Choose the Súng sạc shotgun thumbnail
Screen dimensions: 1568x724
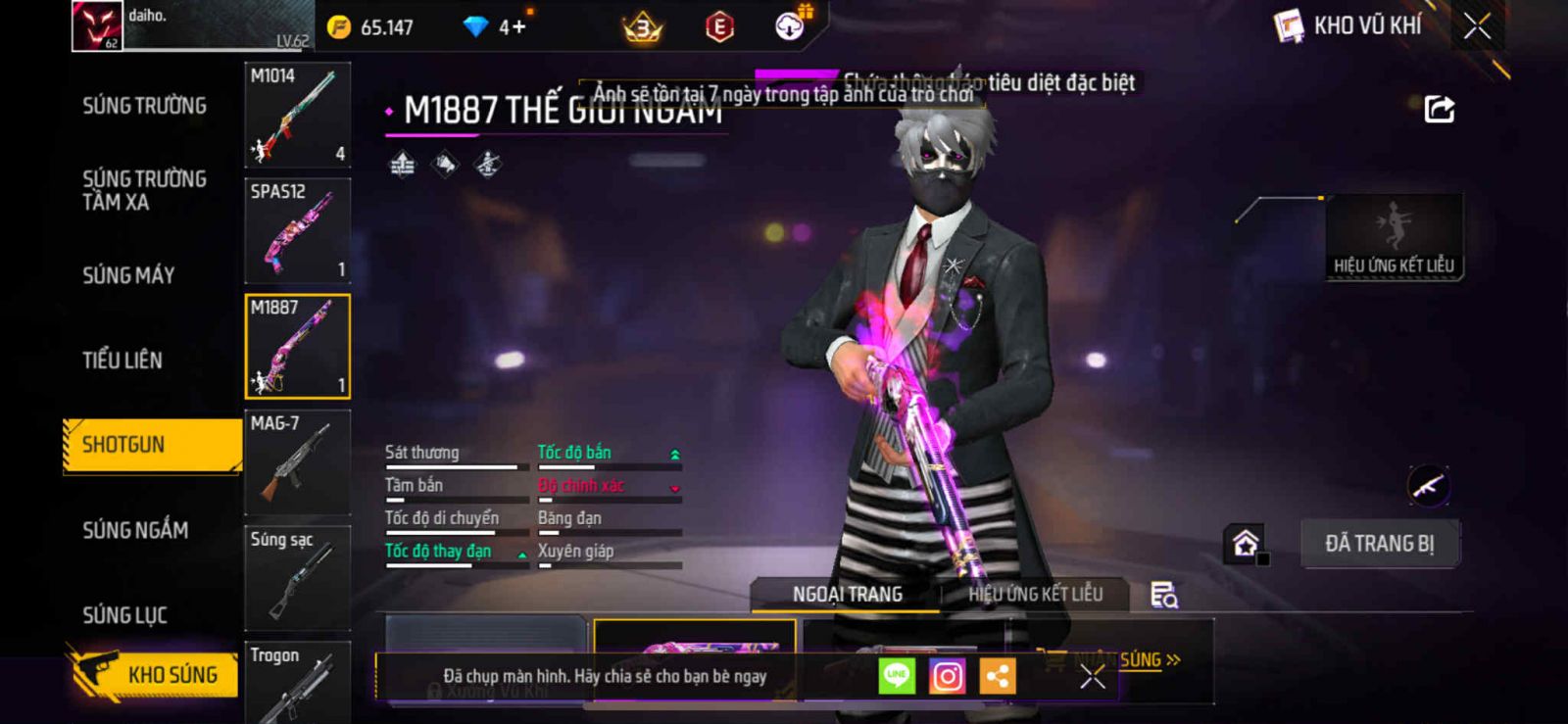pos(297,578)
